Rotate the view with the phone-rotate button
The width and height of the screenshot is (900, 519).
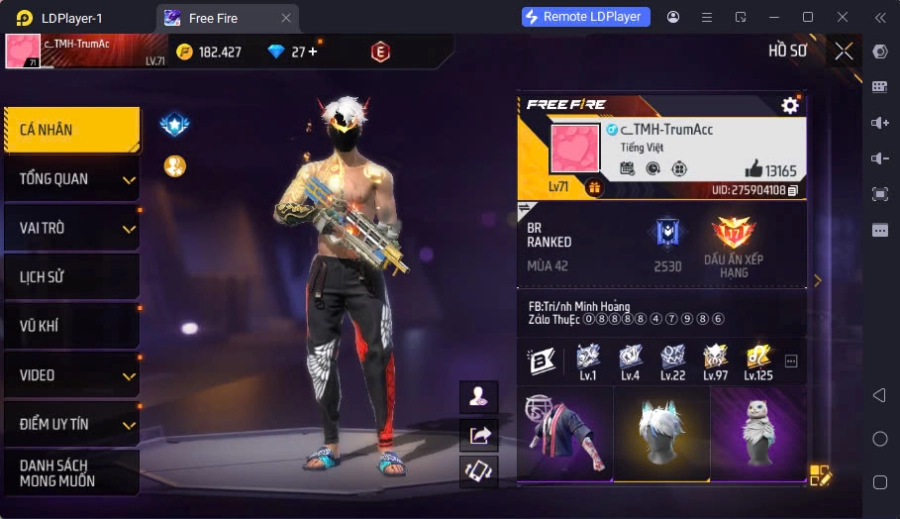click(x=479, y=471)
